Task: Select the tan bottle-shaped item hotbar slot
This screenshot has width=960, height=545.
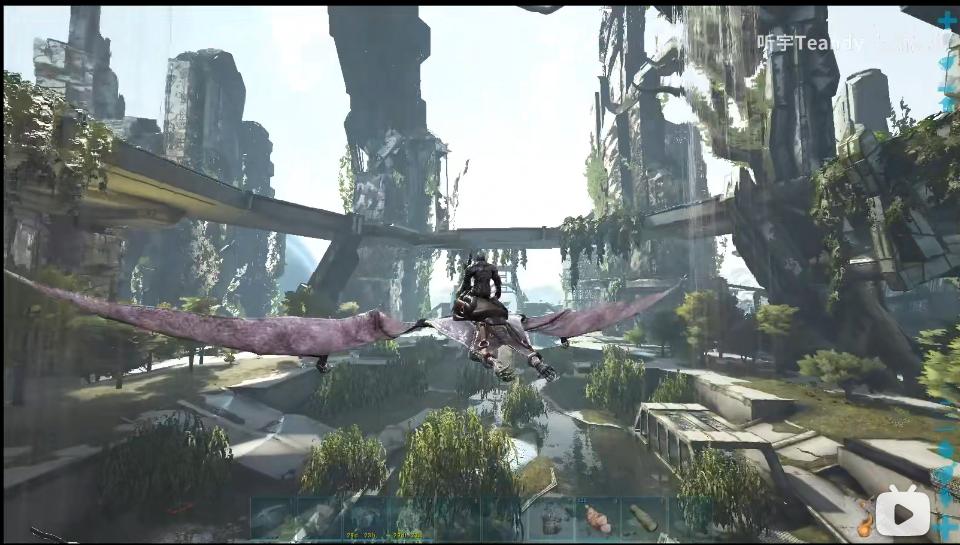Action: tap(642, 519)
